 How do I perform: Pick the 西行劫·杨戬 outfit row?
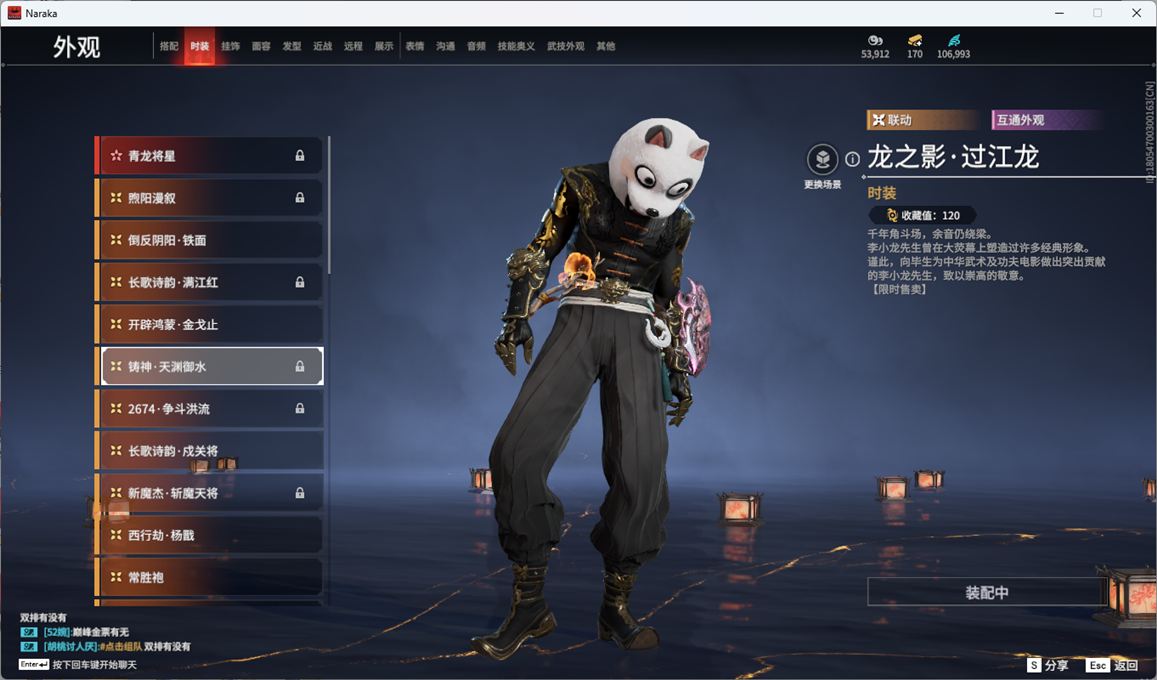pyautogui.click(x=210, y=535)
